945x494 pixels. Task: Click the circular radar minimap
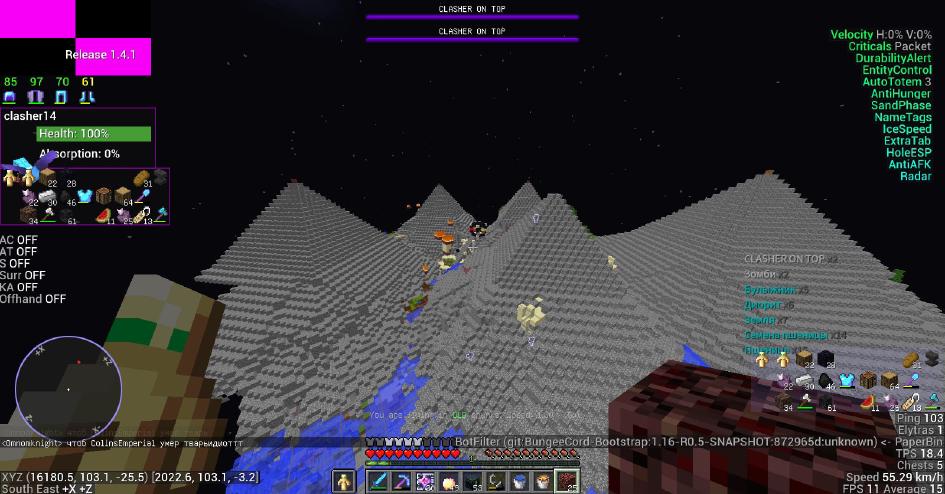(68, 387)
